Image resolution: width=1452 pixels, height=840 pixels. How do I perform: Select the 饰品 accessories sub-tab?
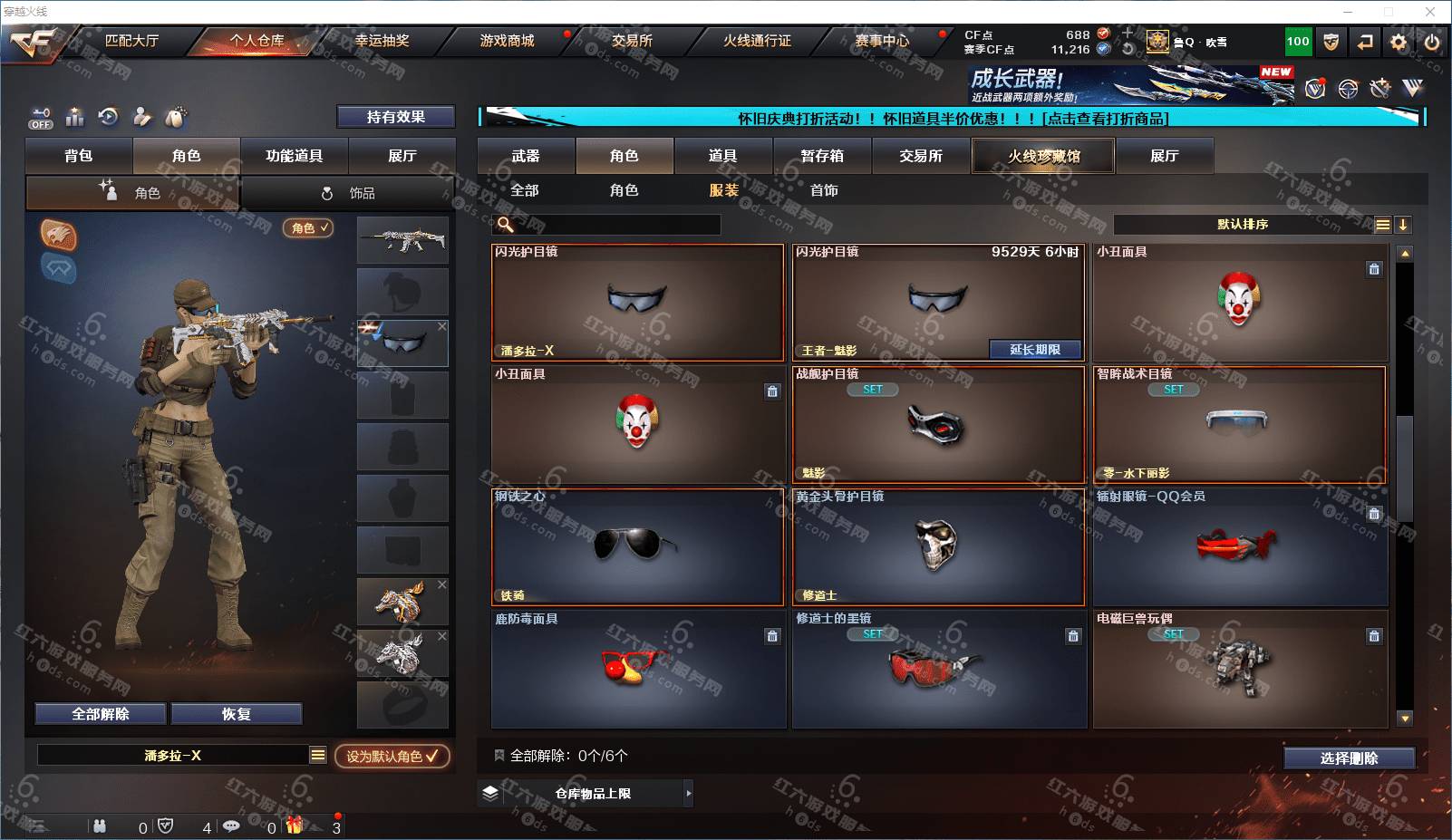349,193
